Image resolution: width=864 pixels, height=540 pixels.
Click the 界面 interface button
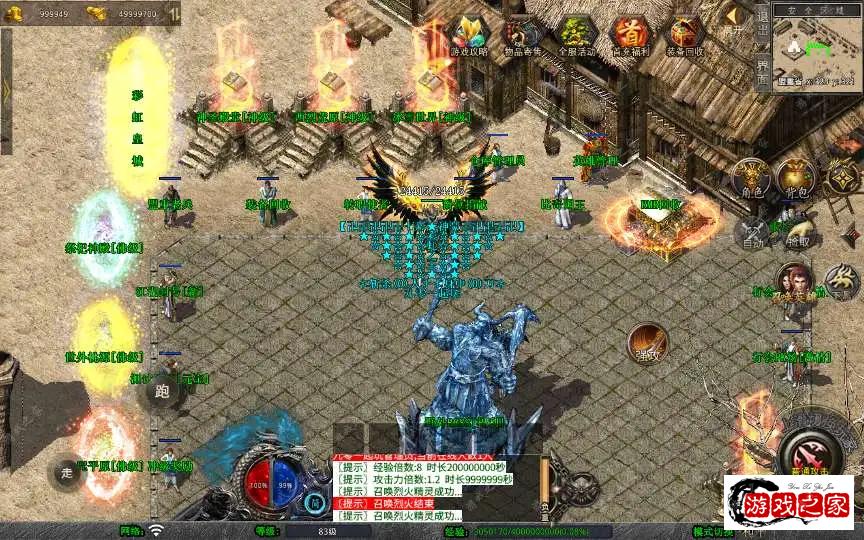[763, 70]
